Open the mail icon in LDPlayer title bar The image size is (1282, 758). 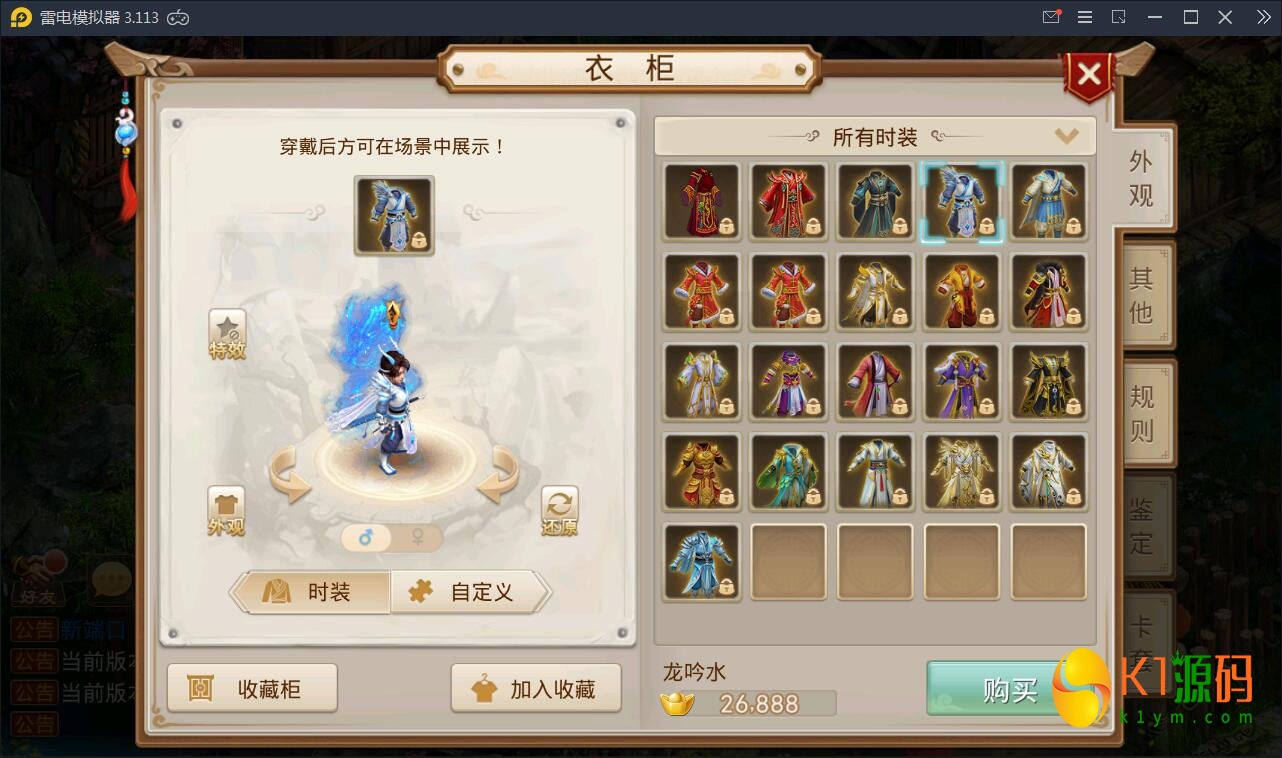pos(1050,17)
